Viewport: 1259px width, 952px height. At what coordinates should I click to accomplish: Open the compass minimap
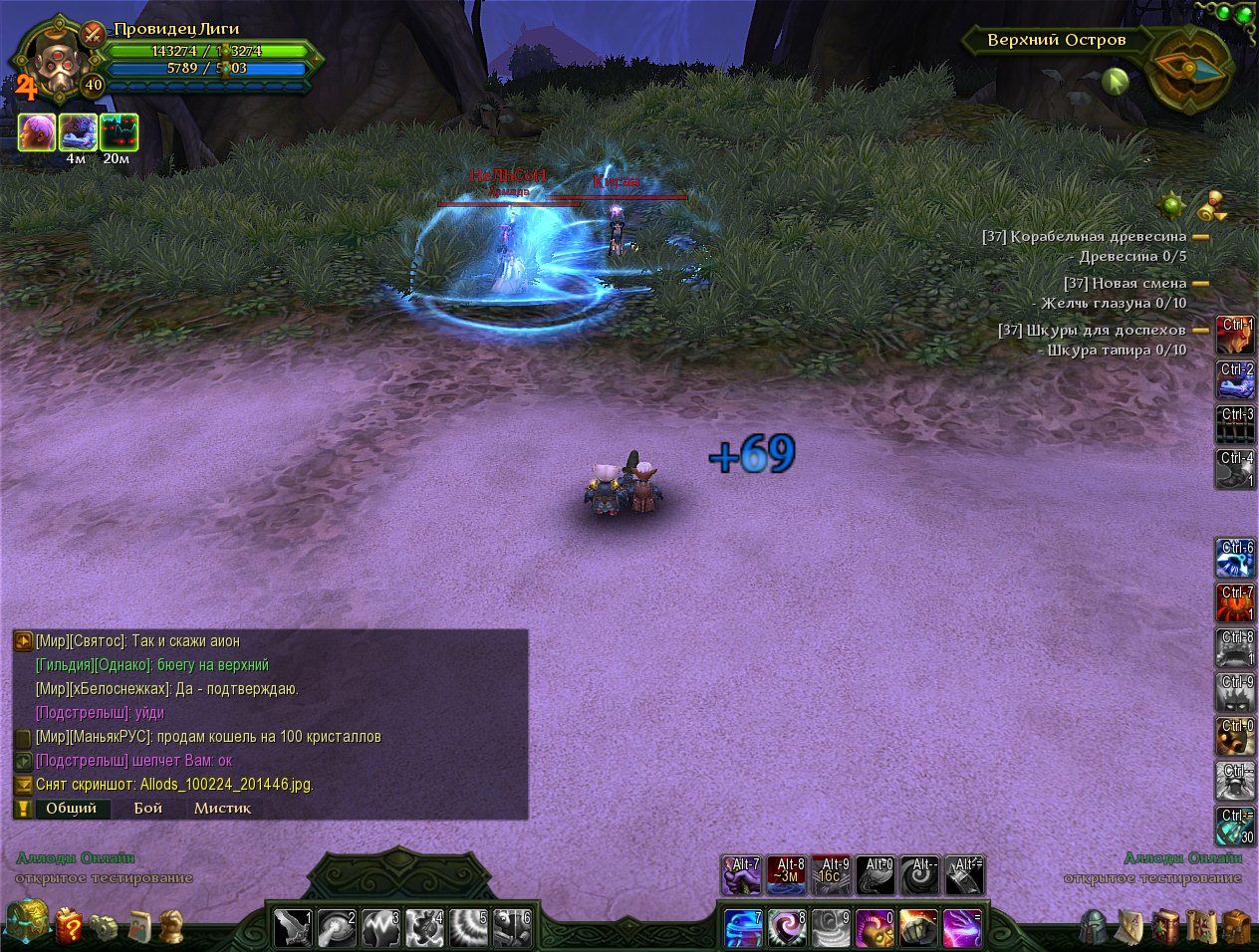[x=1190, y=68]
